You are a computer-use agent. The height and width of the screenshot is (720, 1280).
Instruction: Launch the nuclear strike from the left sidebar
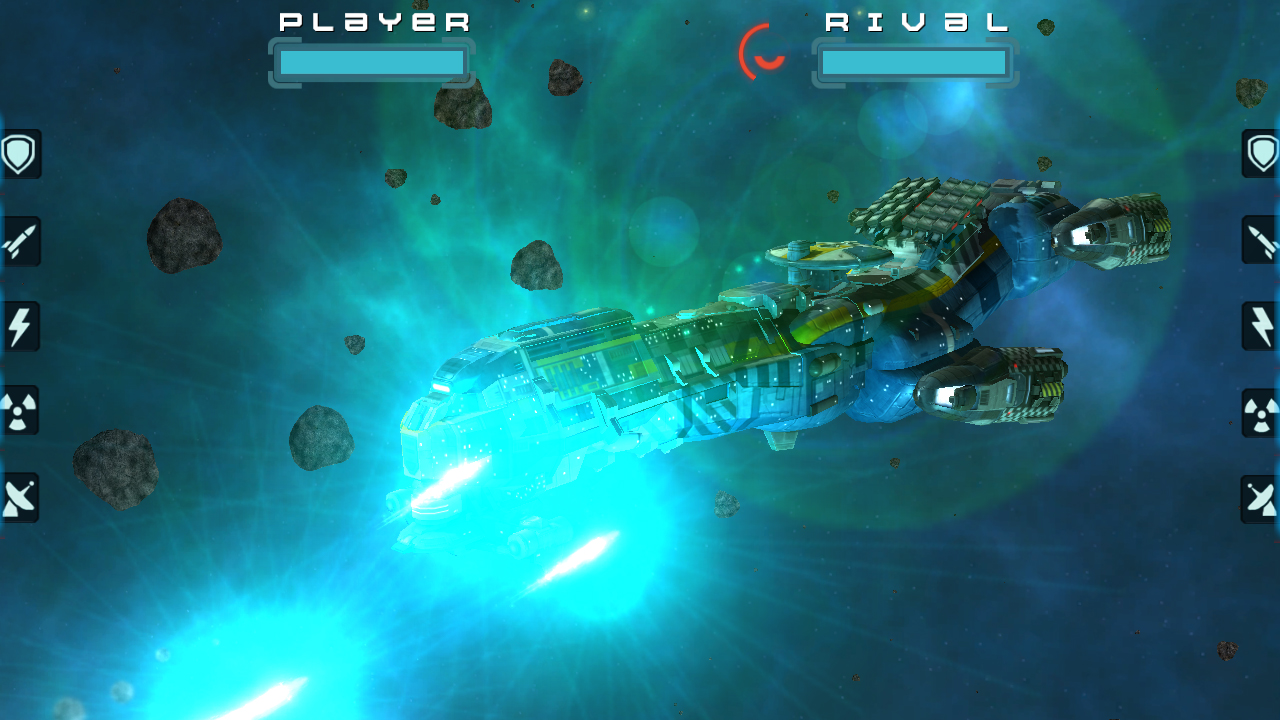[x=20, y=411]
